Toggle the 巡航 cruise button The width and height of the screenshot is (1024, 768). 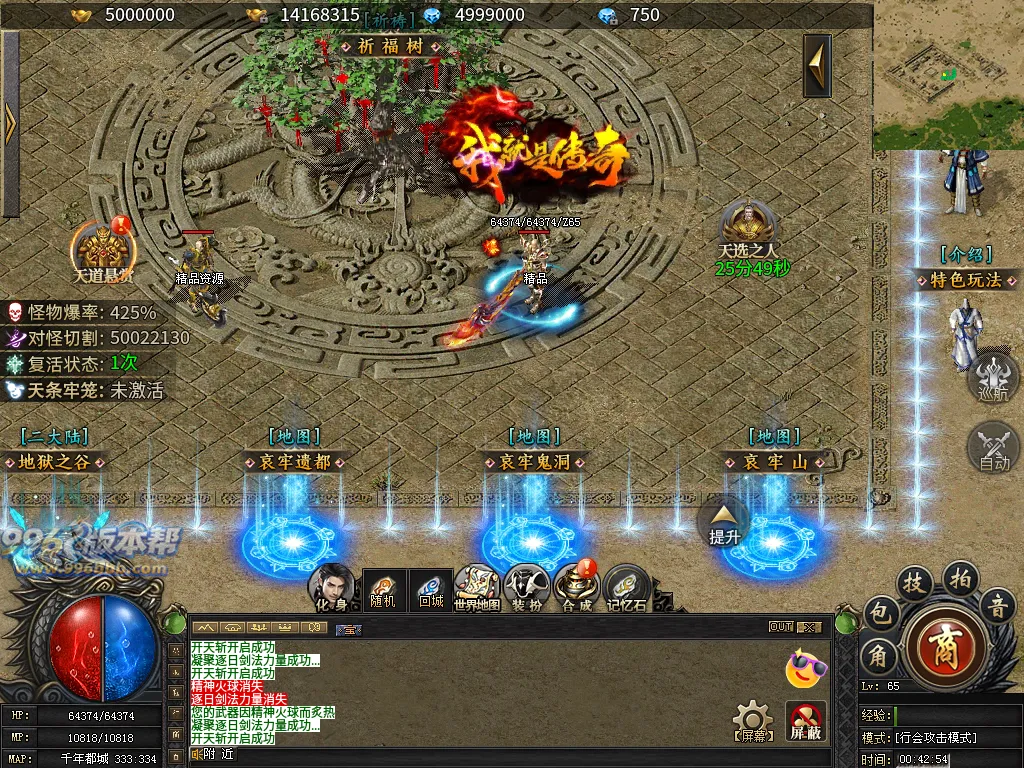coord(993,376)
